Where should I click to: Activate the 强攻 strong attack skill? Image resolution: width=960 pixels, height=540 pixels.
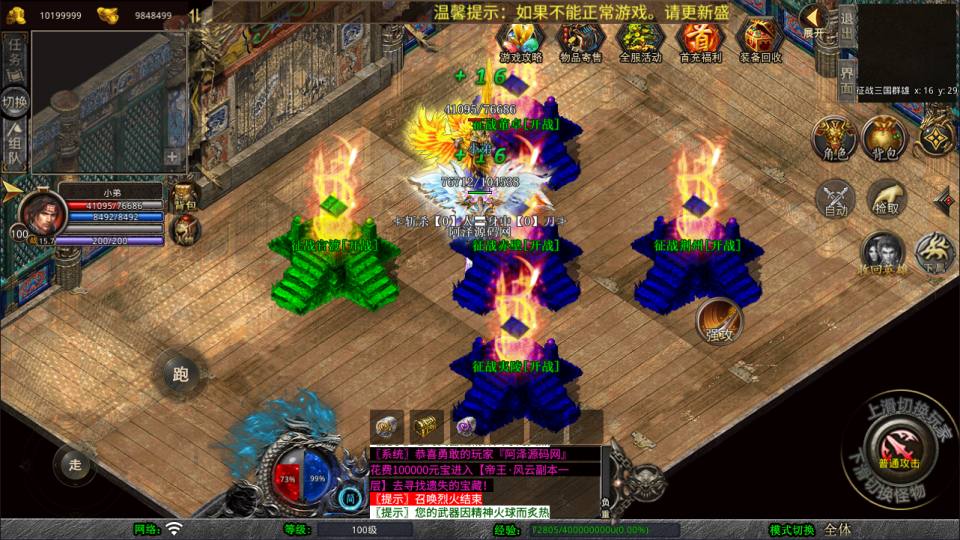[718, 318]
